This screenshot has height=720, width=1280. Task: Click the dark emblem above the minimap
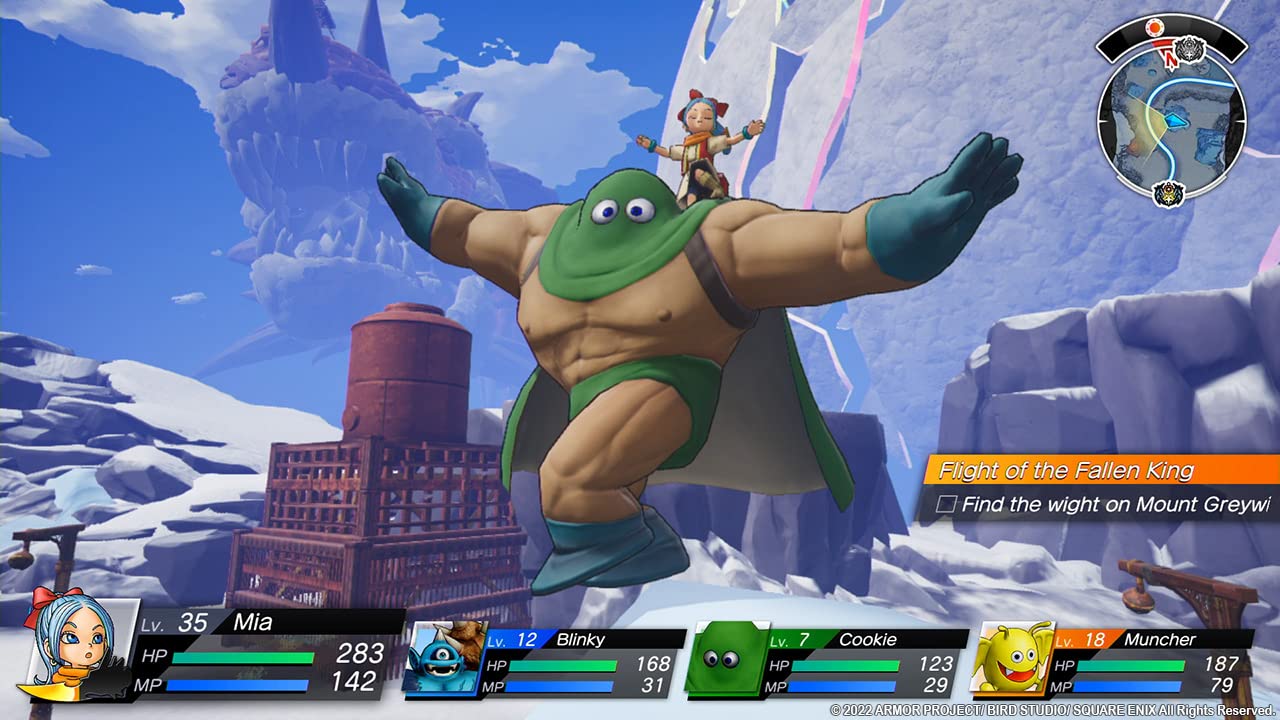[x=1189, y=50]
